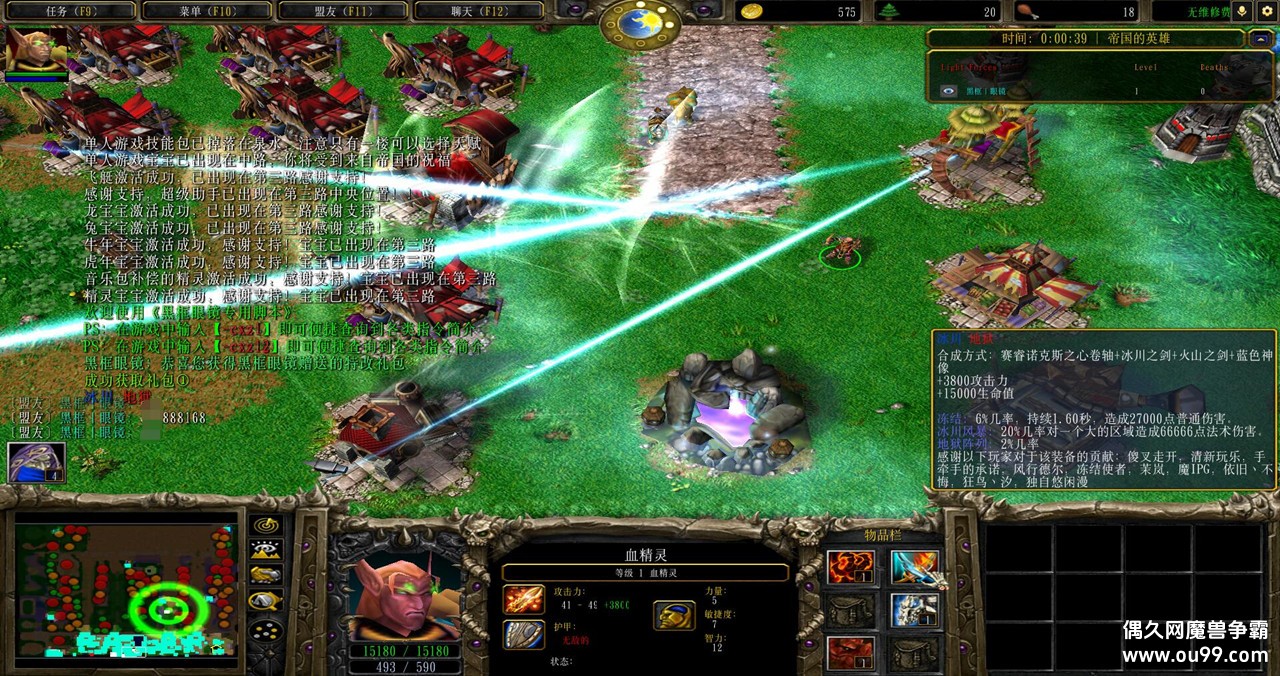Viewport: 1280px width, 676px height.
Task: Click the formation toggle button beside minimap
Action: [x=265, y=630]
